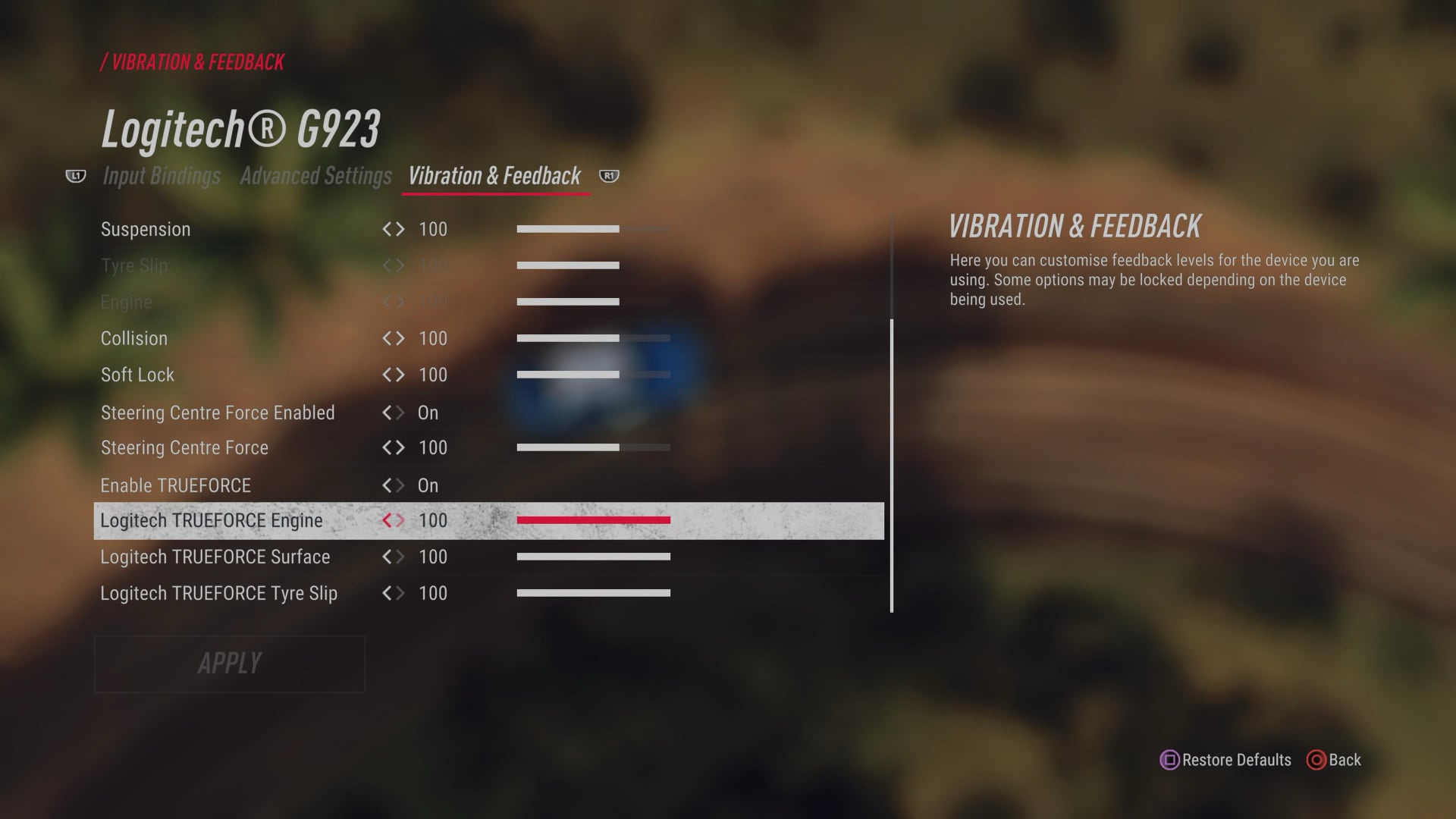Adjust the Steering Centre Force slider

coord(593,447)
